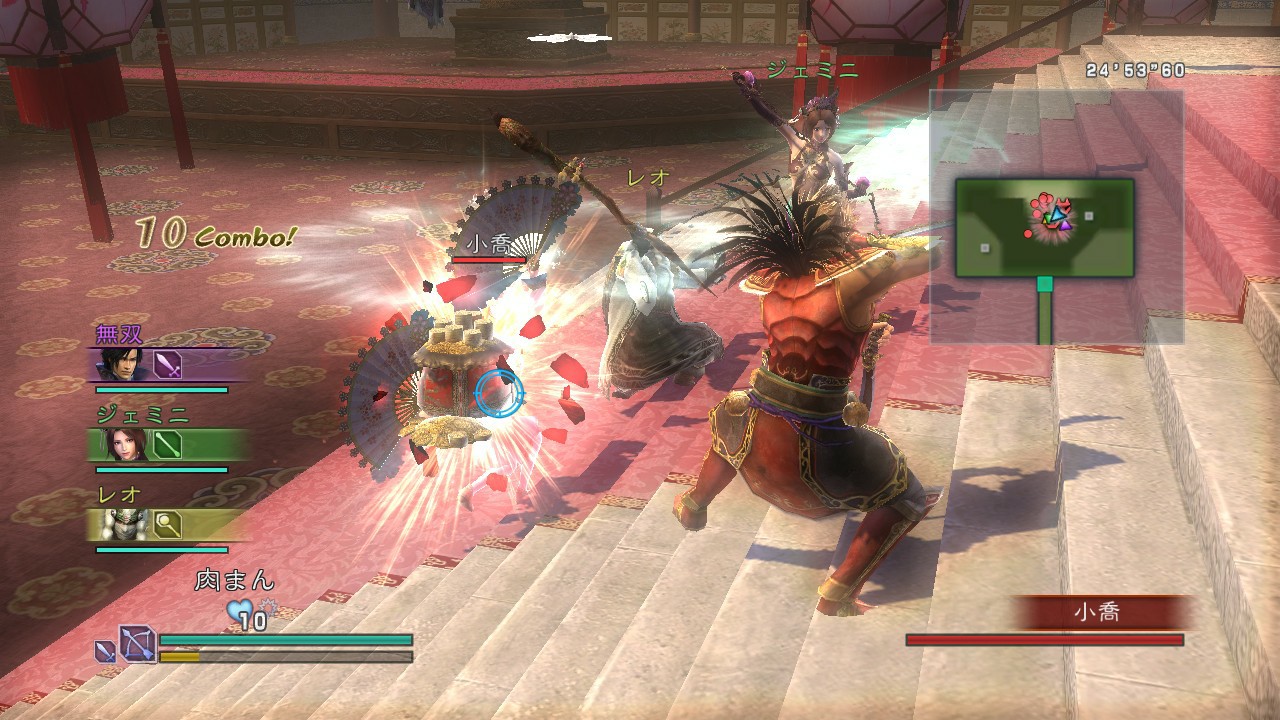The width and height of the screenshot is (1280, 720).
Task: Toggle 無双's character portrait
Action: 122,365
